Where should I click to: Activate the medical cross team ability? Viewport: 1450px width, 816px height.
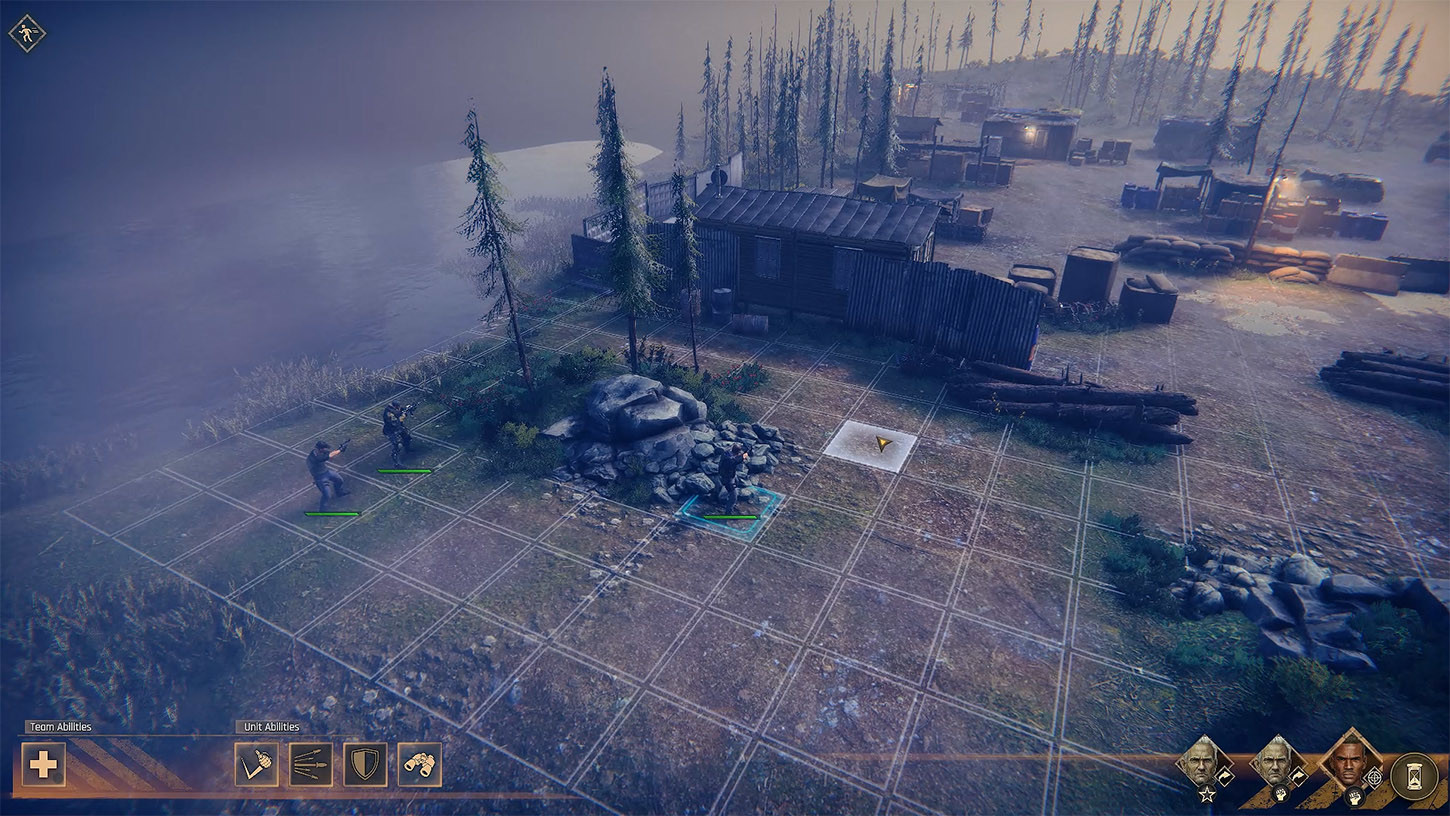pos(43,765)
